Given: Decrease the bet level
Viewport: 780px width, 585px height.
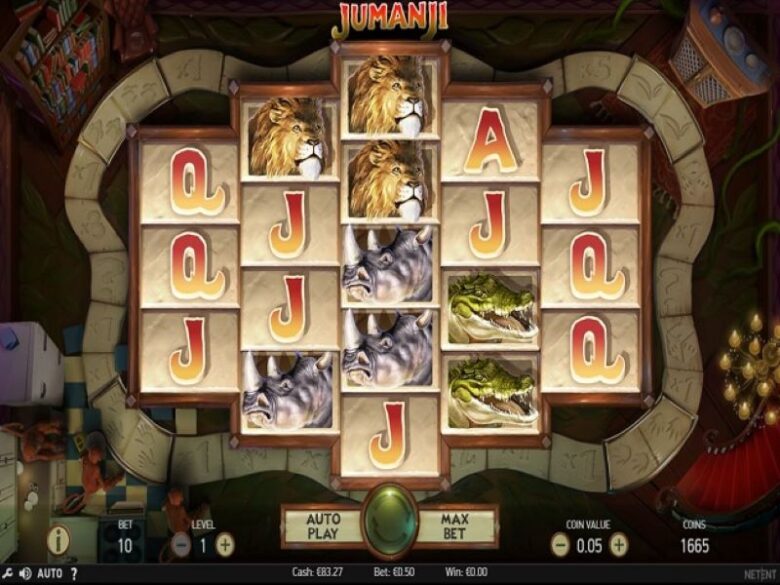Looking at the screenshot, I should point(181,544).
